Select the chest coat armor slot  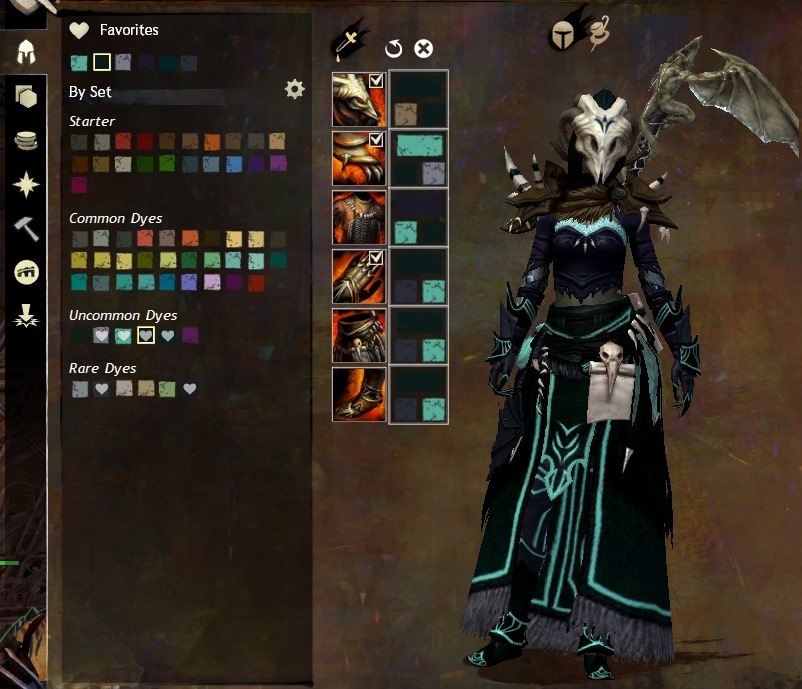point(358,218)
